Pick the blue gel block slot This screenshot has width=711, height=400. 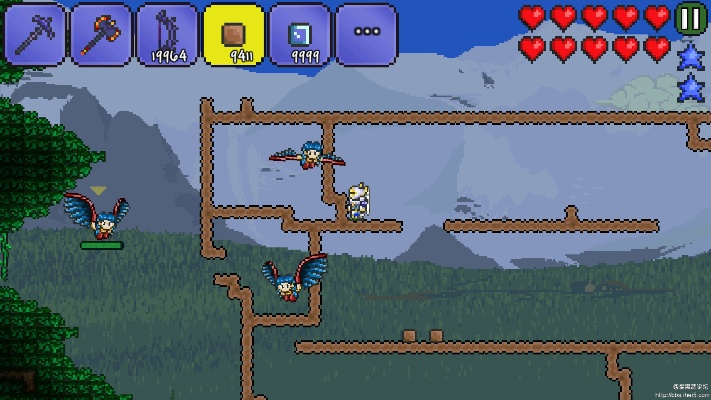point(300,34)
